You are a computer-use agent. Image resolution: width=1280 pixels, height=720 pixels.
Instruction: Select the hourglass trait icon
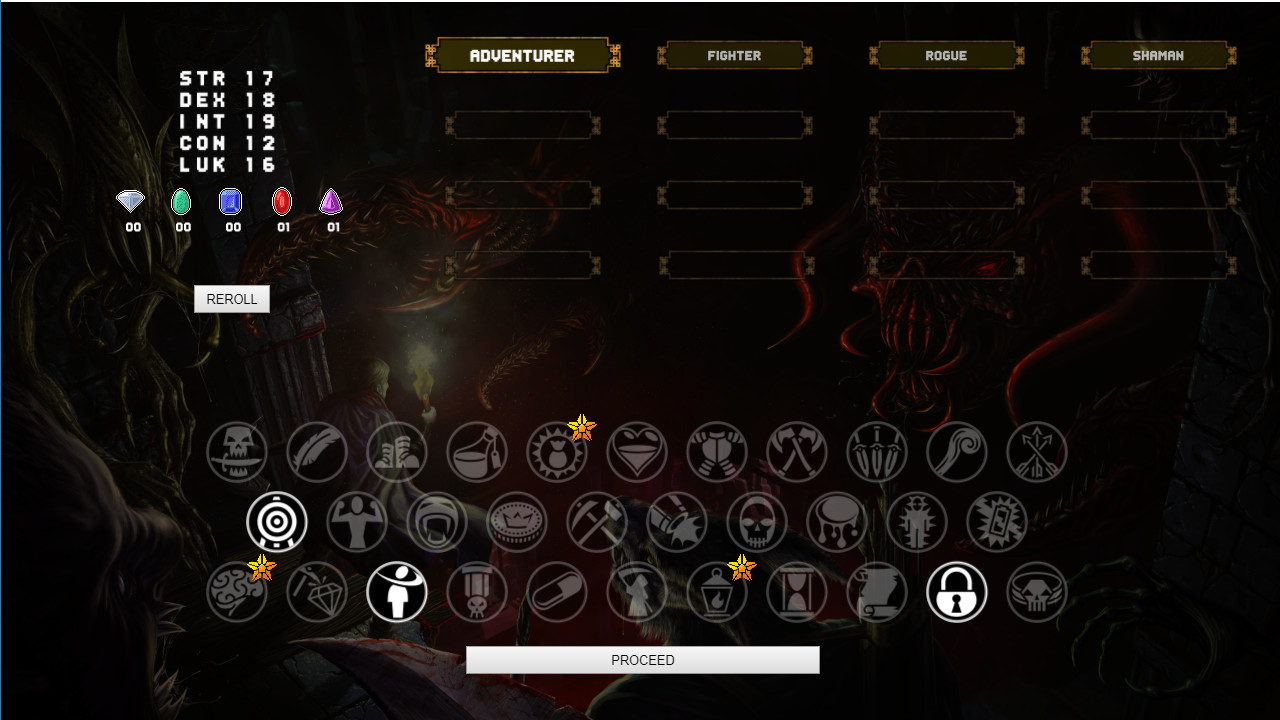(797, 591)
